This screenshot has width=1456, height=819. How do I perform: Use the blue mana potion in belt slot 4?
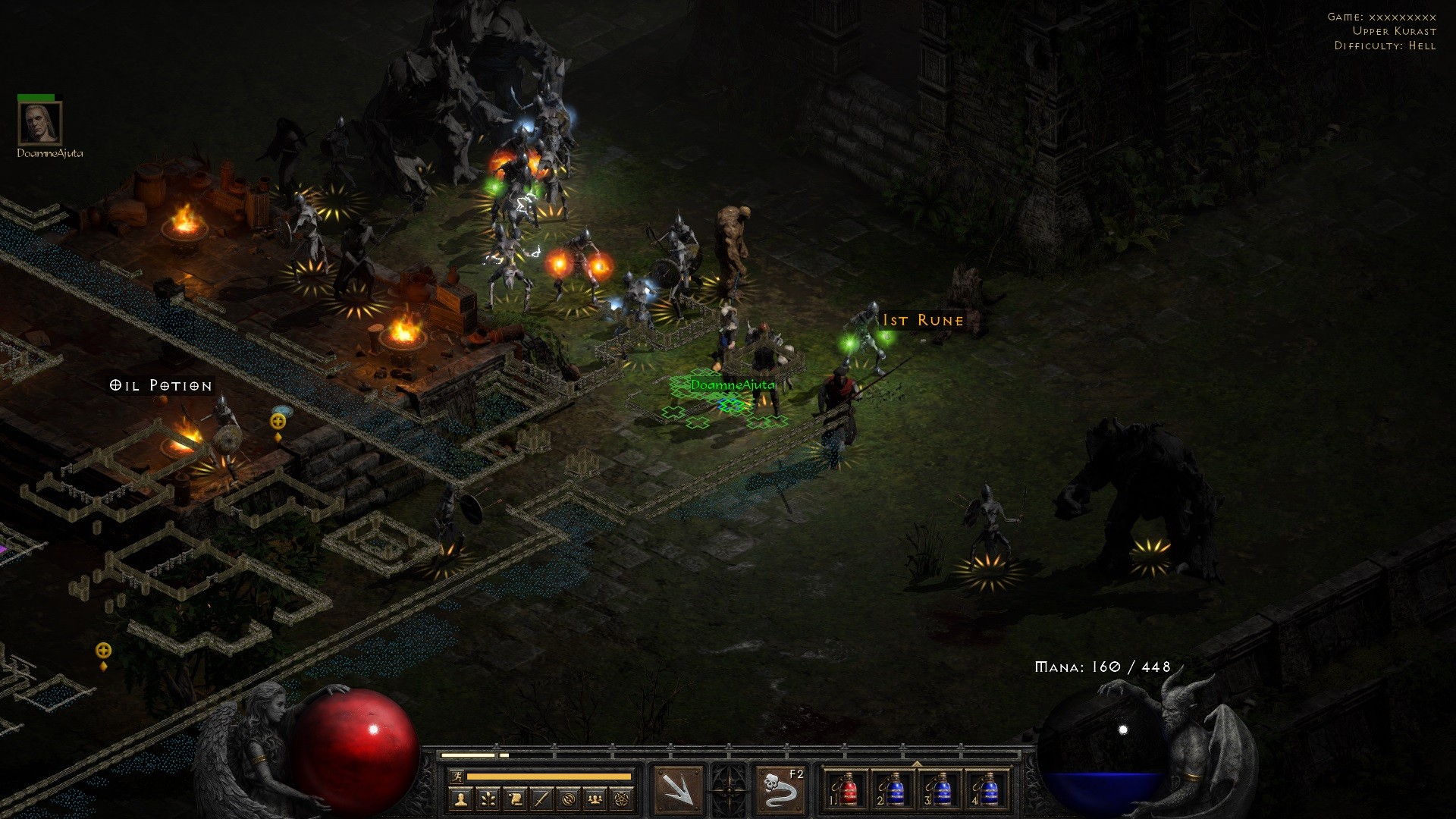pos(988,792)
